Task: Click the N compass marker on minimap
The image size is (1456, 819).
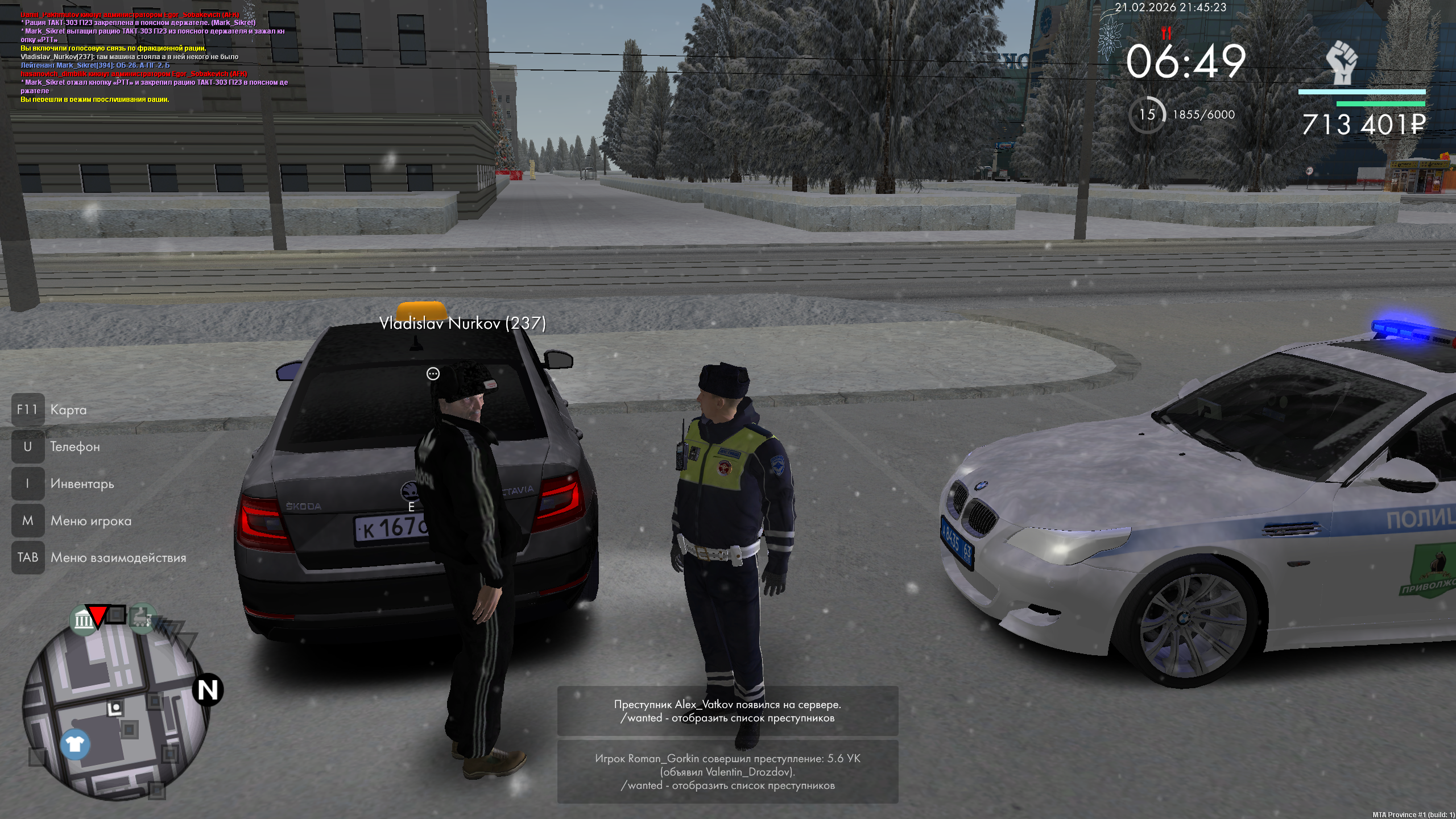Action: coord(208,690)
